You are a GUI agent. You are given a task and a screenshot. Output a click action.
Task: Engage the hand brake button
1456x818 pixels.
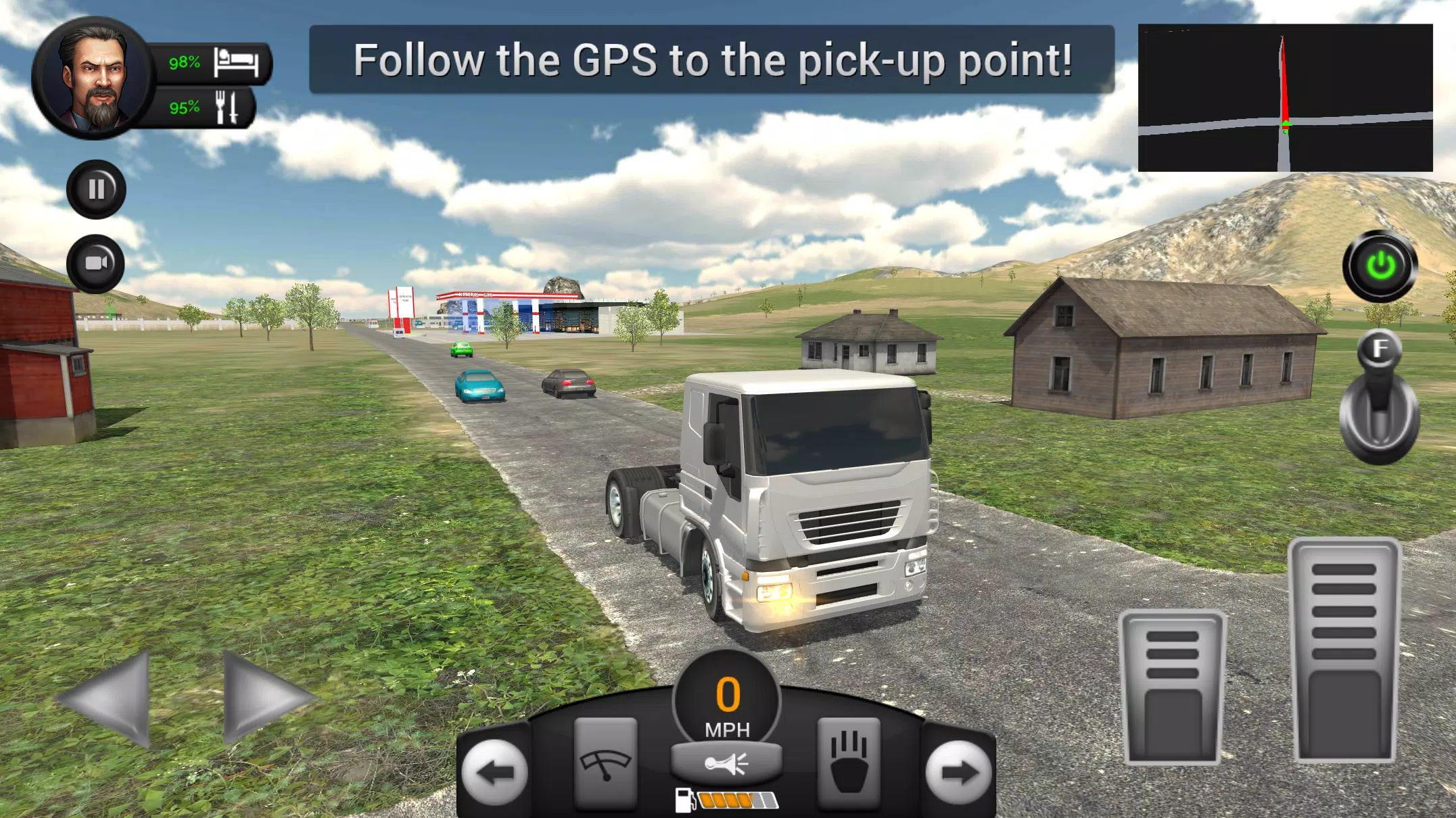(x=849, y=764)
